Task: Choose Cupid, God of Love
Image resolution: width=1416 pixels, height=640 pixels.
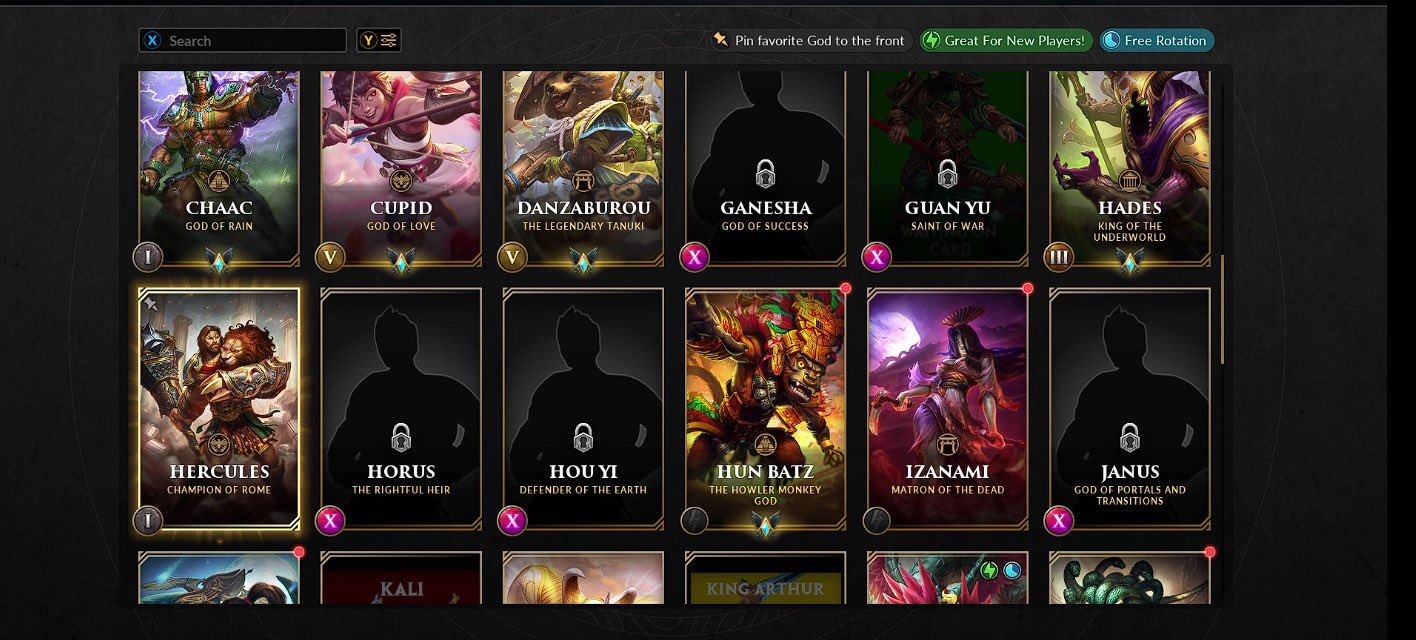Action: point(401,165)
